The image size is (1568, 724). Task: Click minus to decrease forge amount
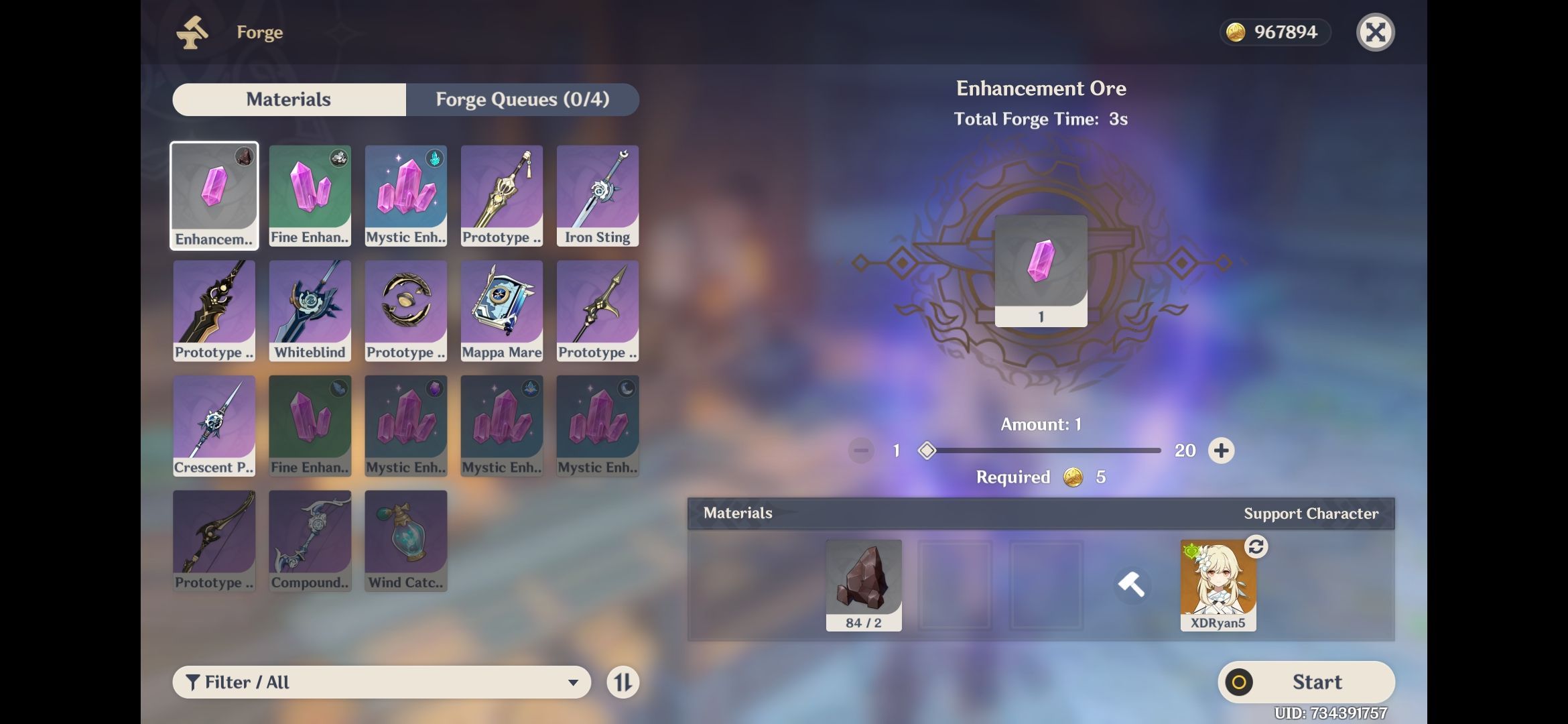[x=861, y=450]
